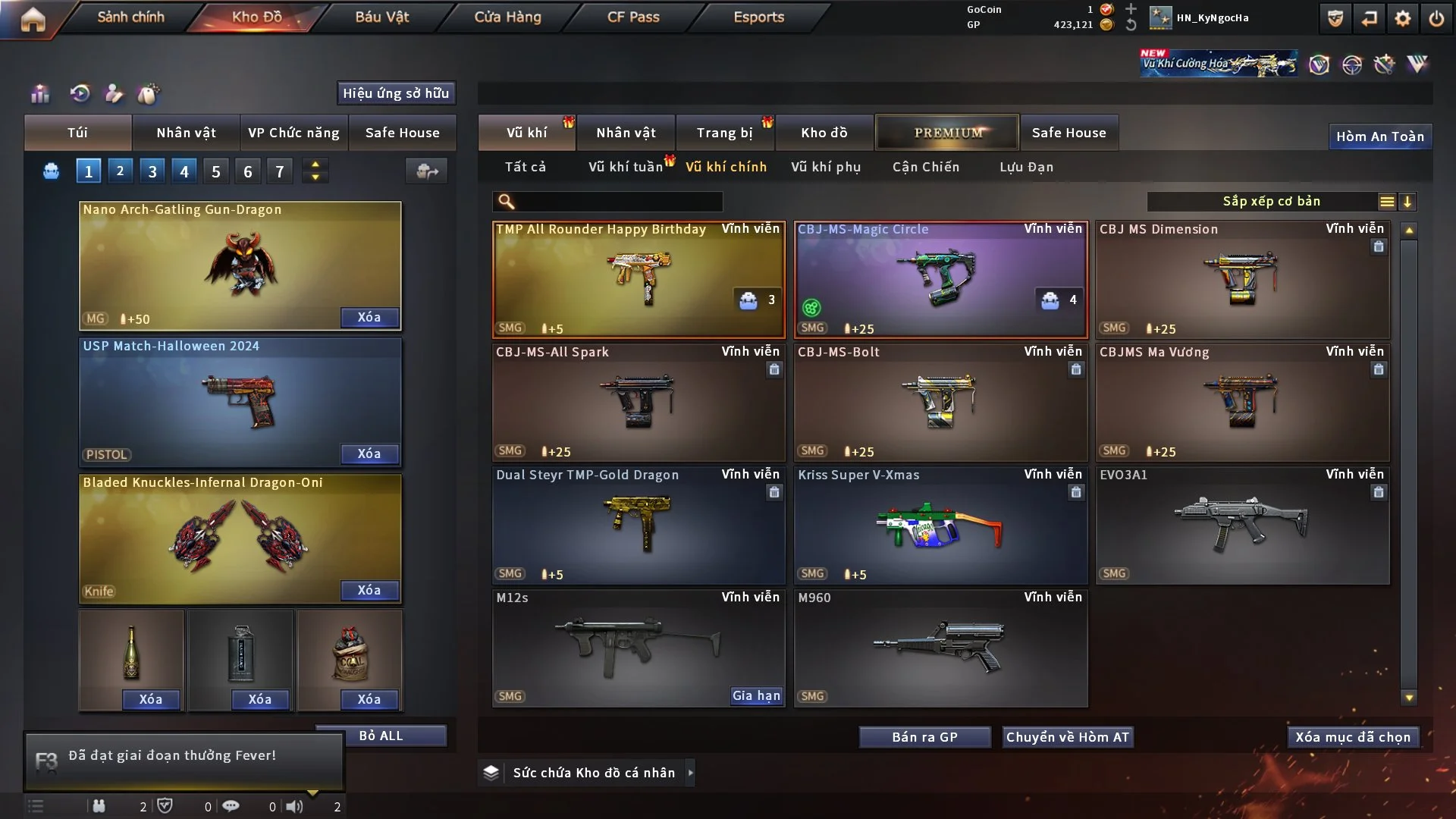The image size is (1456, 819).
Task: Open the Cửa Hàng shop
Action: coord(507,17)
